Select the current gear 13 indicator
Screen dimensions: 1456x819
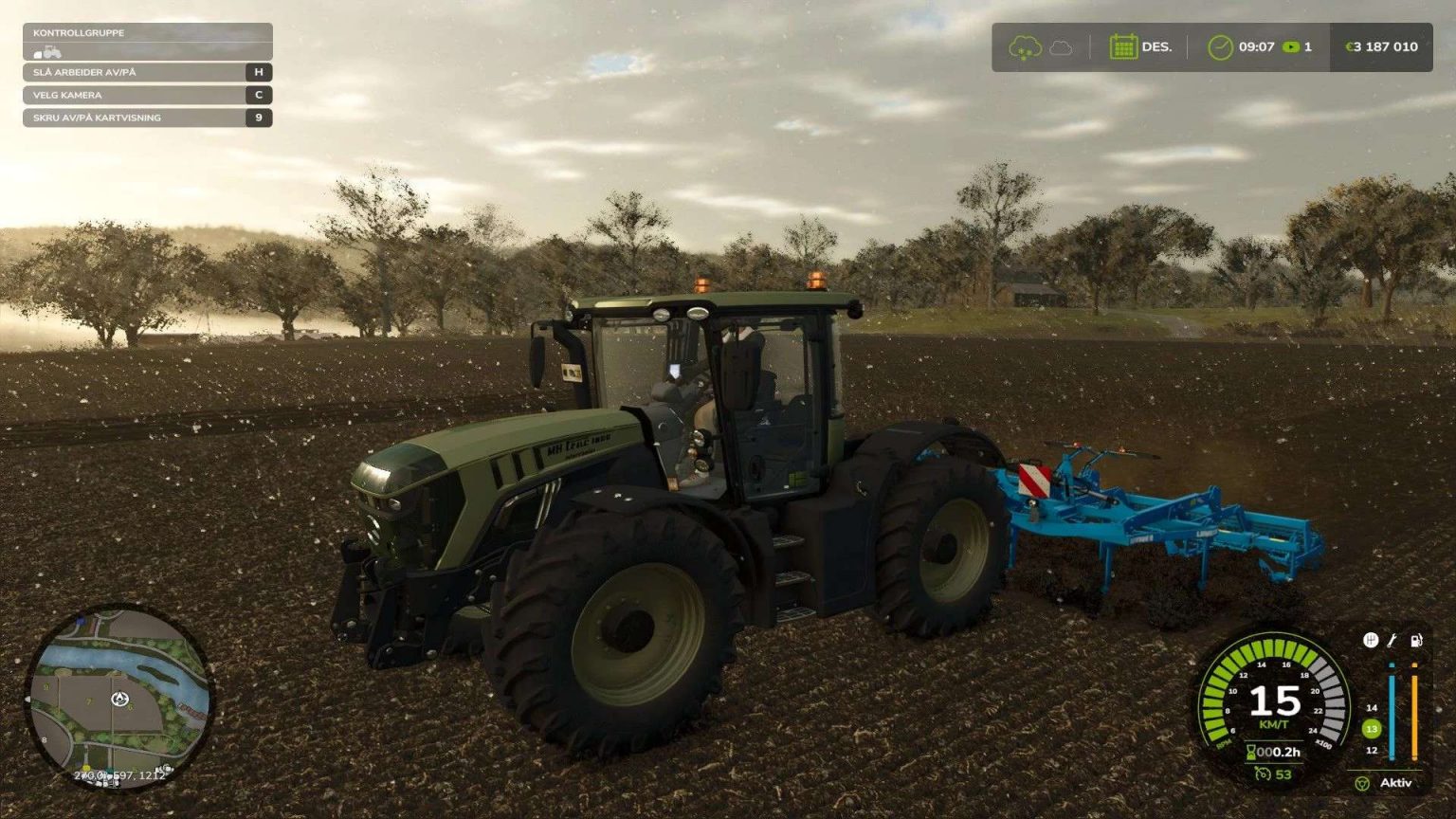coord(1371,729)
